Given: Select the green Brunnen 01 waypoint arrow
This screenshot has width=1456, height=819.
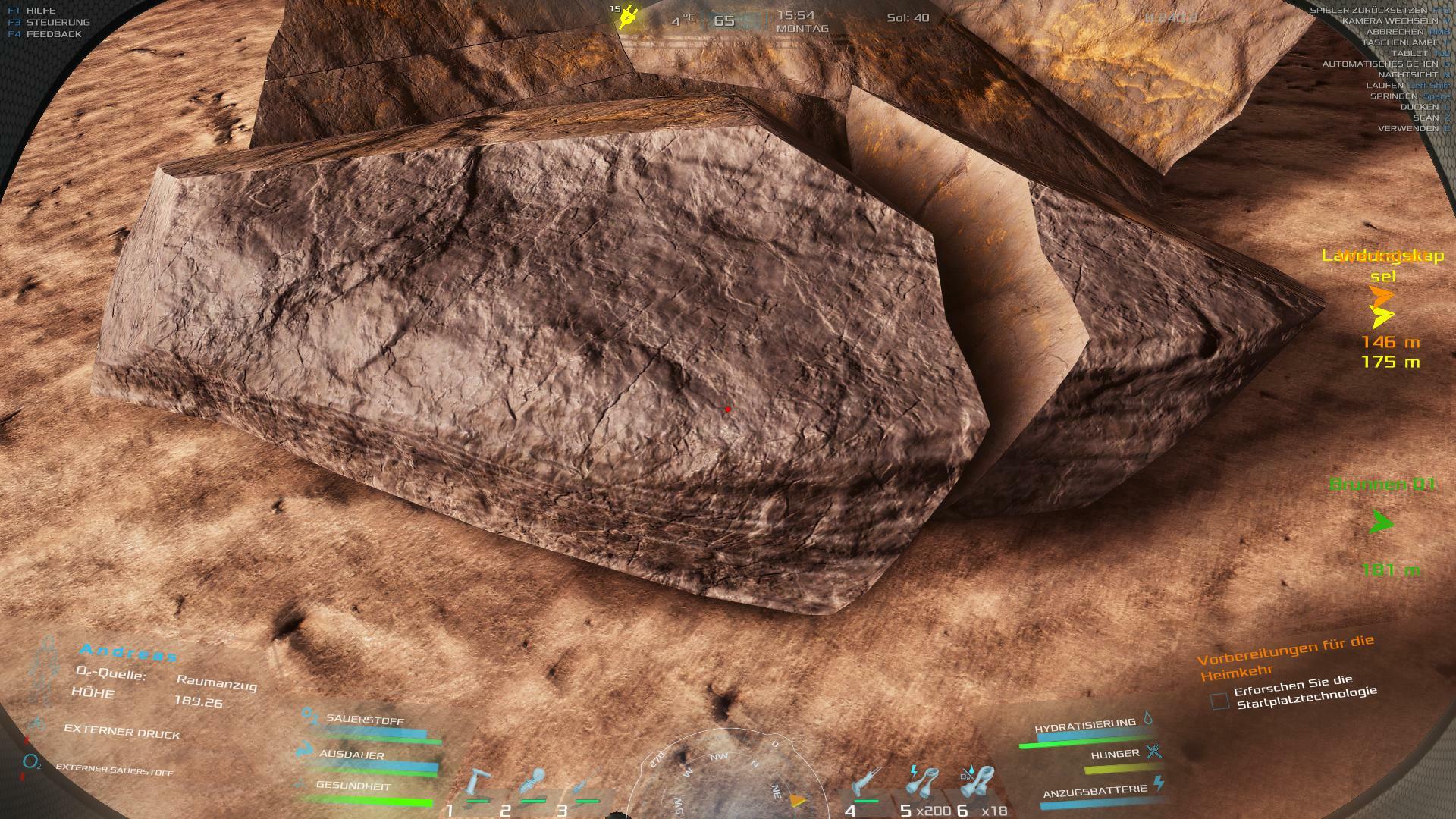Looking at the screenshot, I should click(x=1382, y=522).
